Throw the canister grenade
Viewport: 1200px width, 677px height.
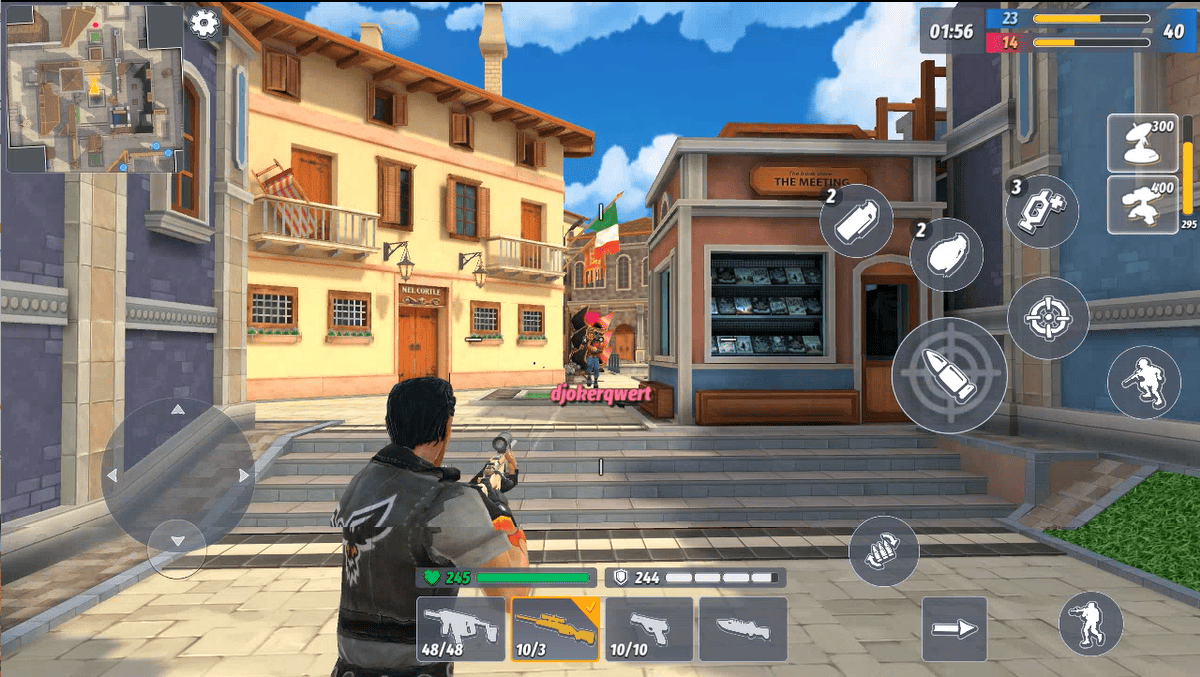[x=856, y=221]
